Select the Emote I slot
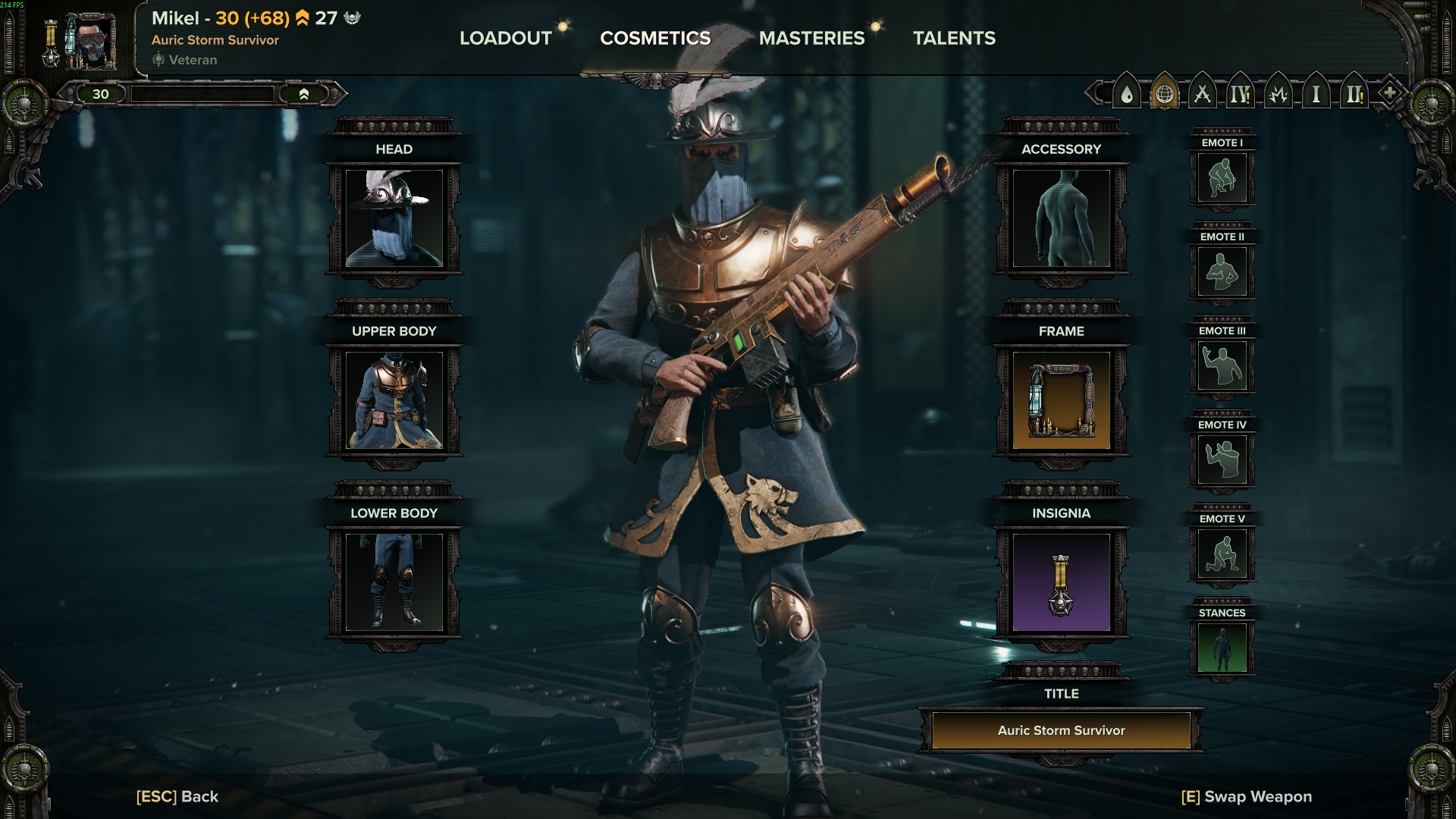1456x819 pixels. [1222, 177]
